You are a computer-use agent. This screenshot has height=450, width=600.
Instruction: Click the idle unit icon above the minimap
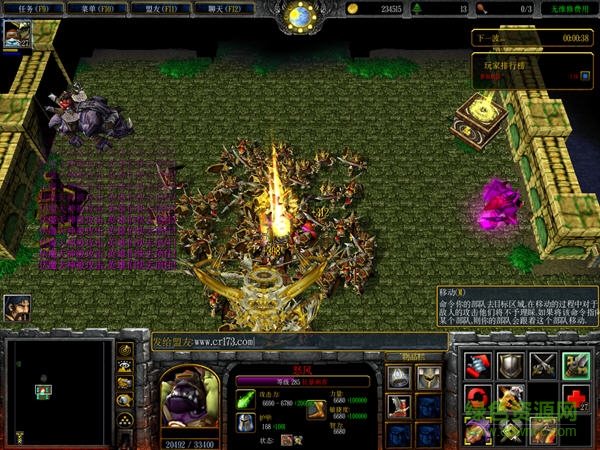coord(17,306)
